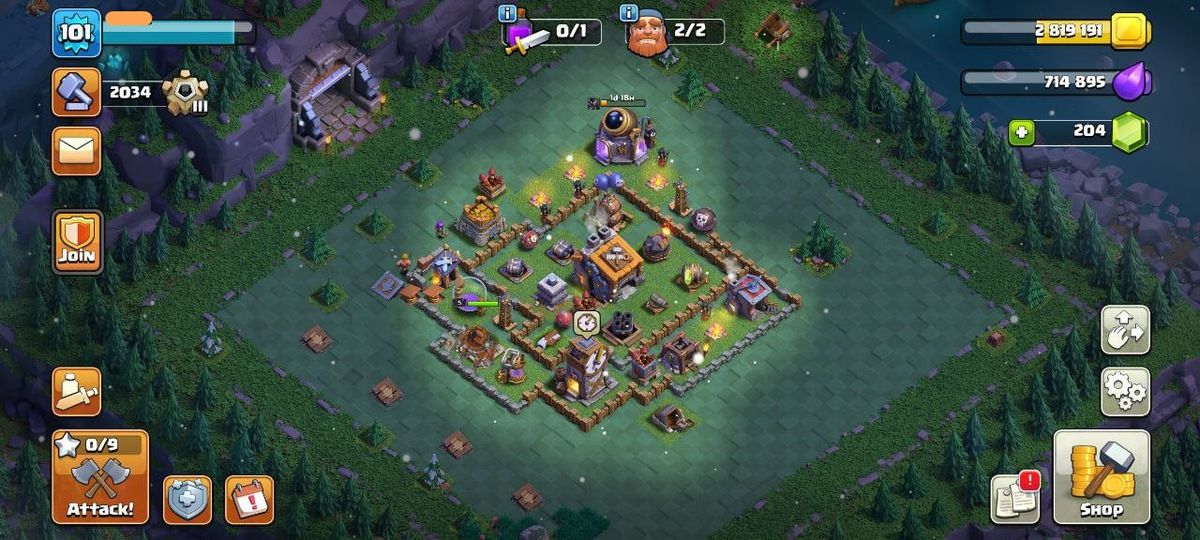Join a clan via Join button
The image size is (1200, 540).
click(77, 241)
